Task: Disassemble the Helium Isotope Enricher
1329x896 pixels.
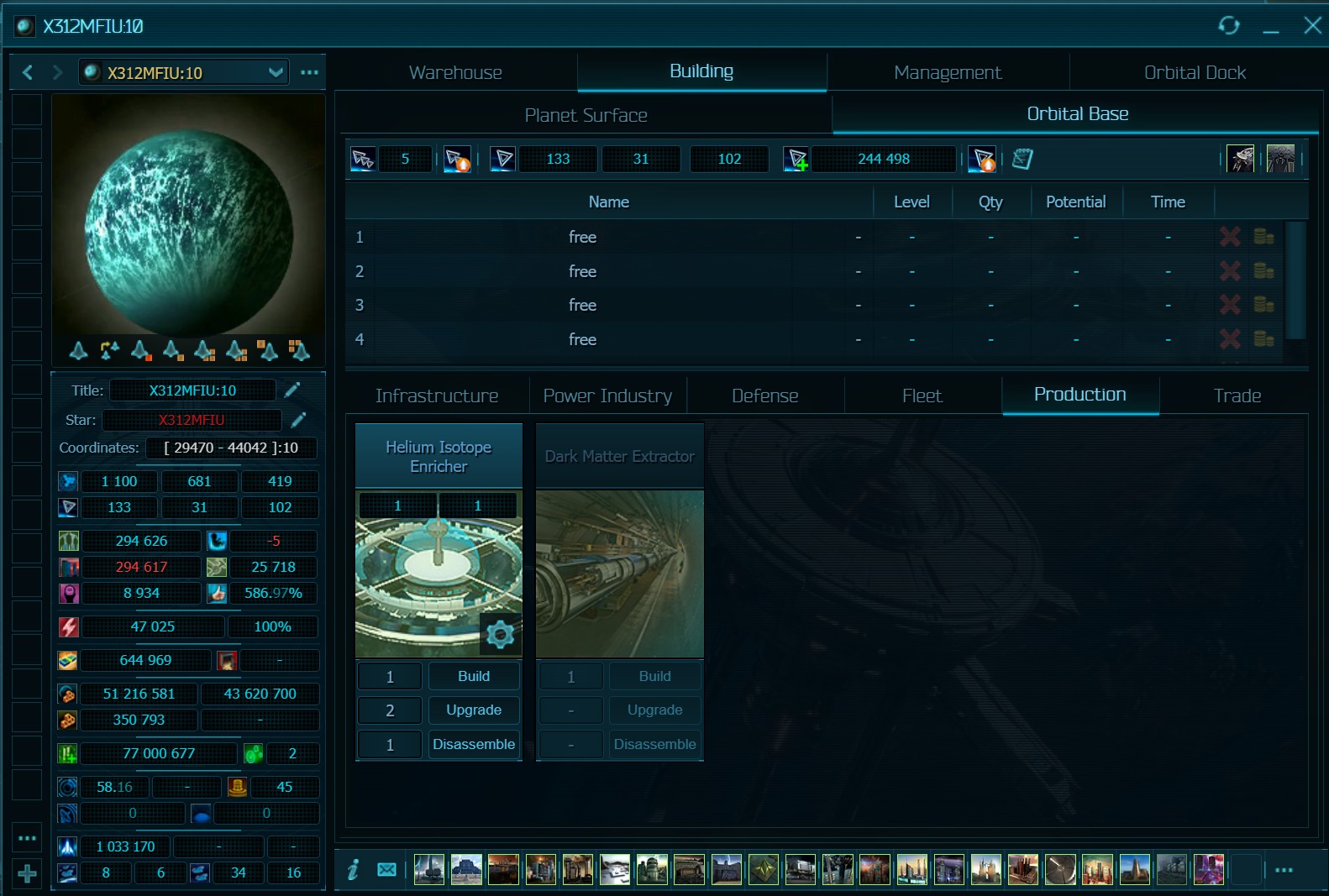Action: tap(474, 744)
